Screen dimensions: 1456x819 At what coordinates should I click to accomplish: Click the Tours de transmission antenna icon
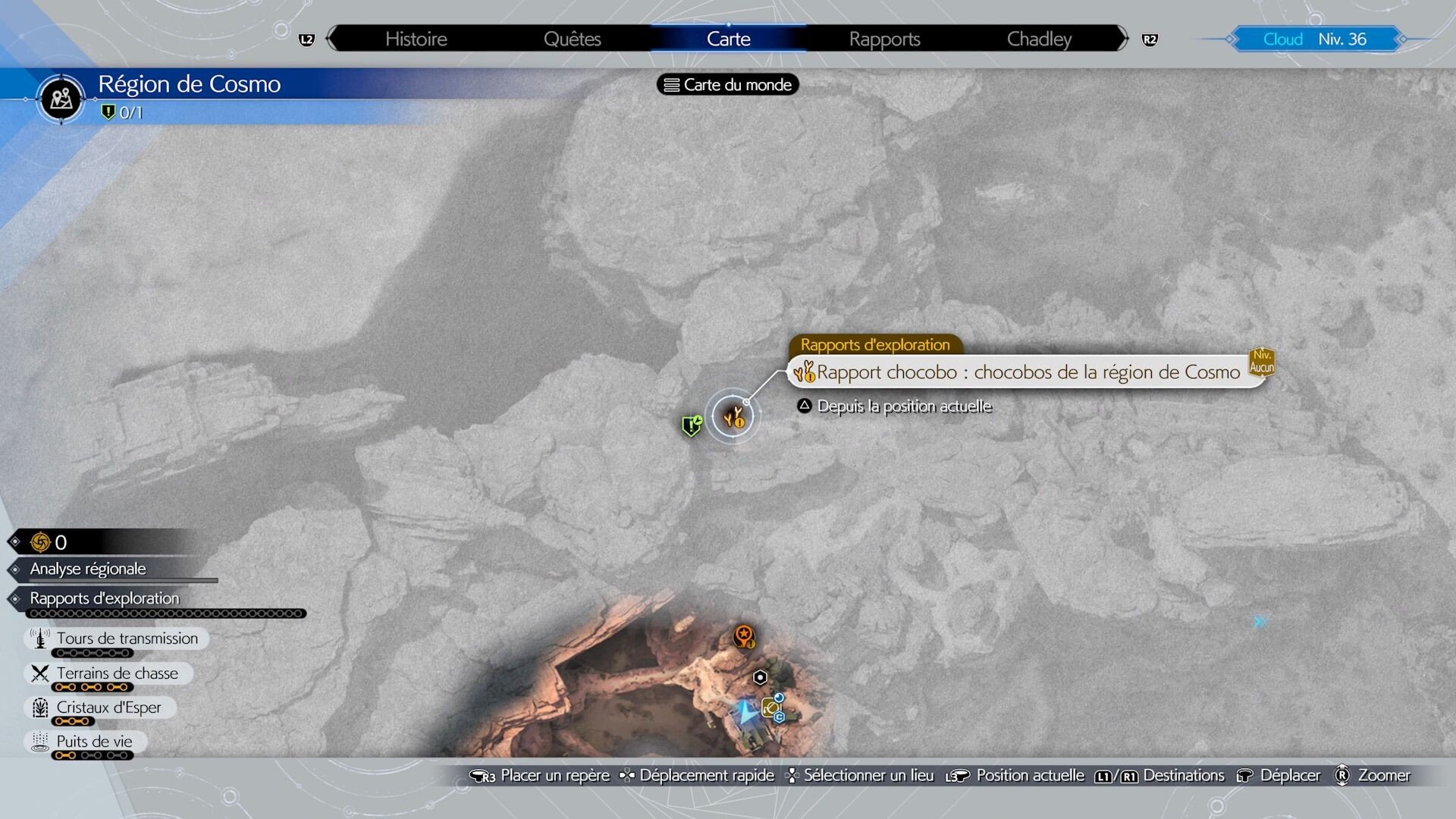39,638
